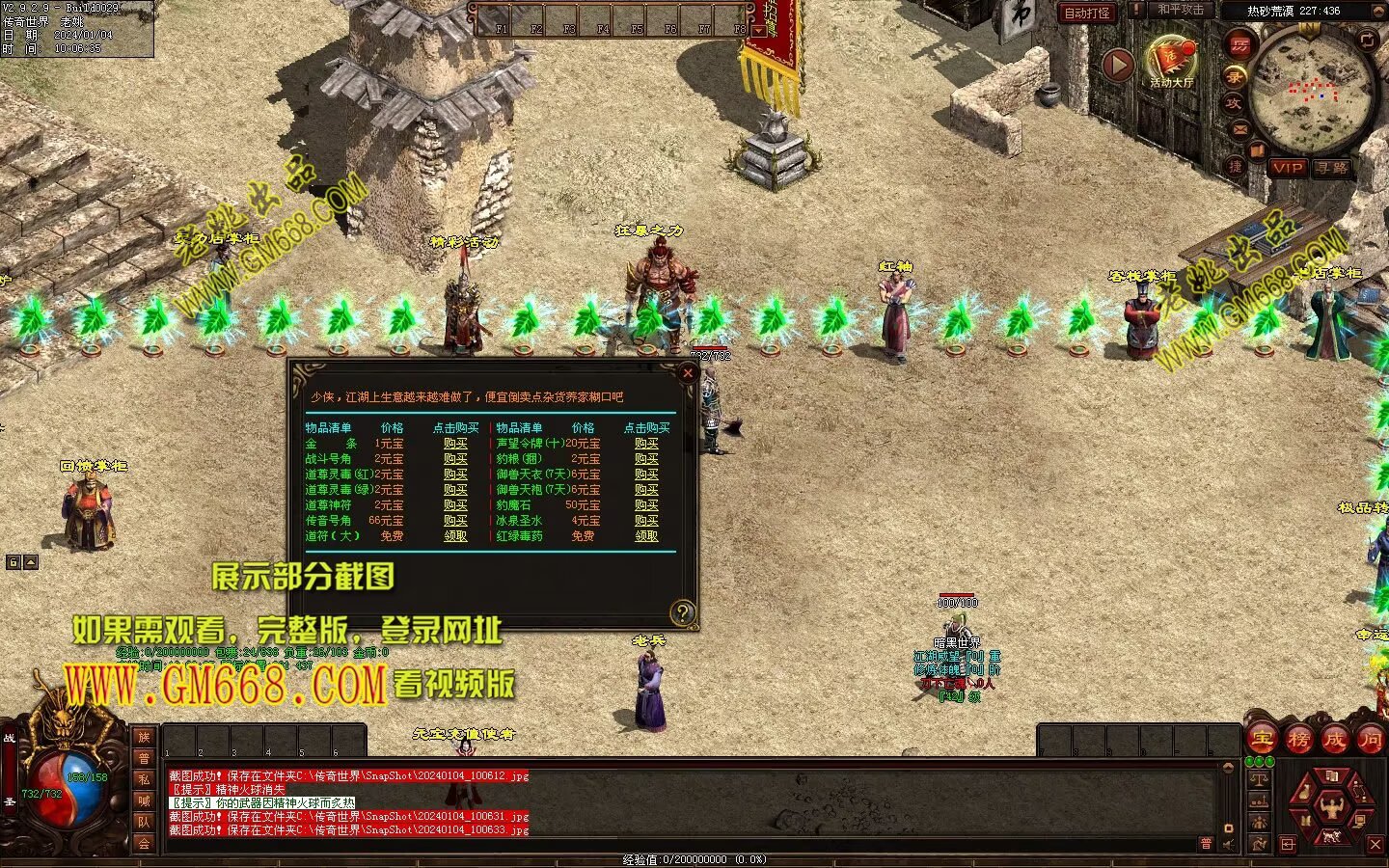This screenshot has height=868, width=1389.
Task: Activate the 寻路 pathfinding button
Action: [1332, 168]
